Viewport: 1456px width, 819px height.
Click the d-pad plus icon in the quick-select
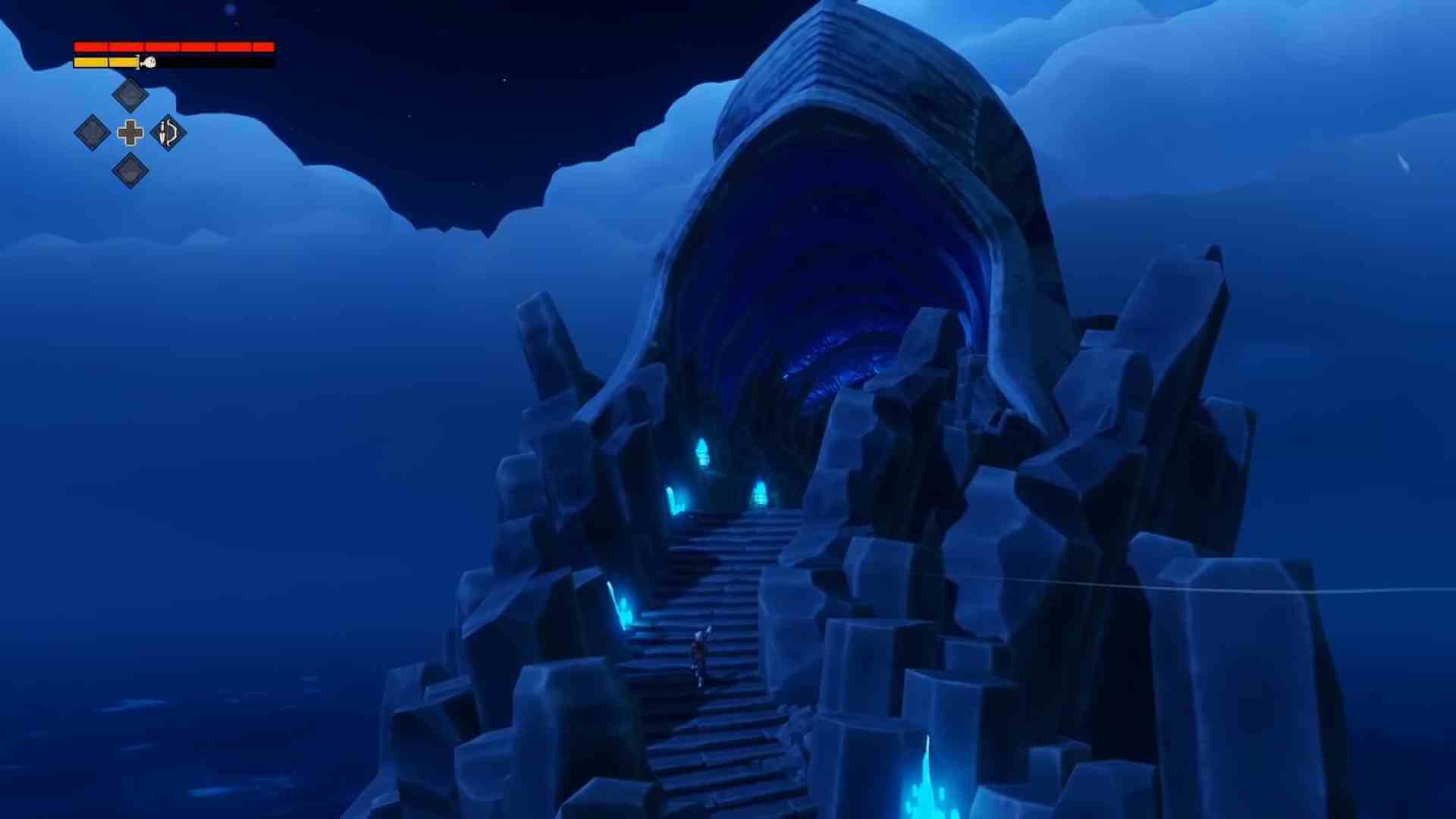tap(129, 133)
